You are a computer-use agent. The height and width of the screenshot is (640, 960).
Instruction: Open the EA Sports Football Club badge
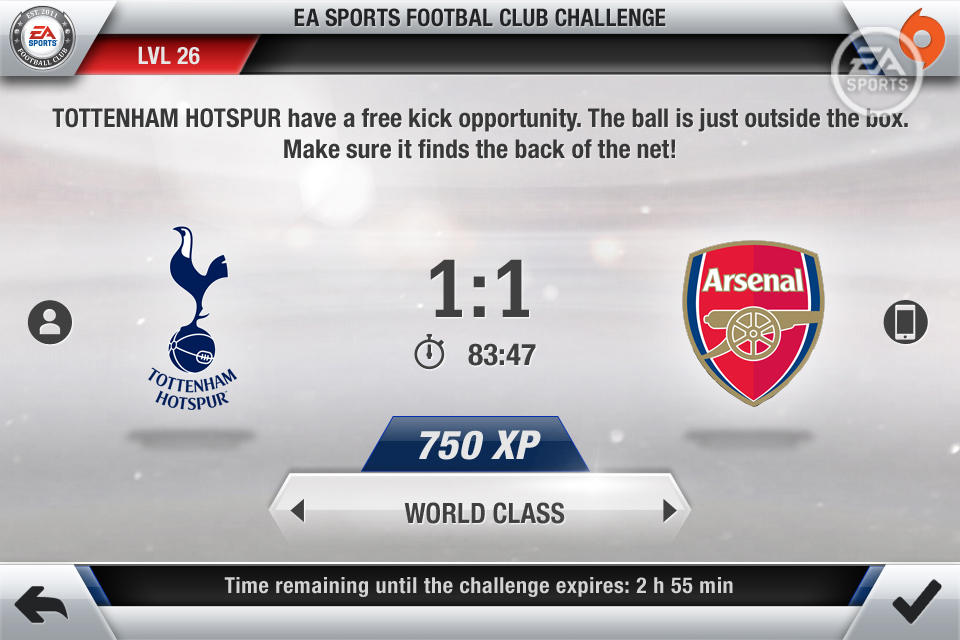click(x=41, y=40)
